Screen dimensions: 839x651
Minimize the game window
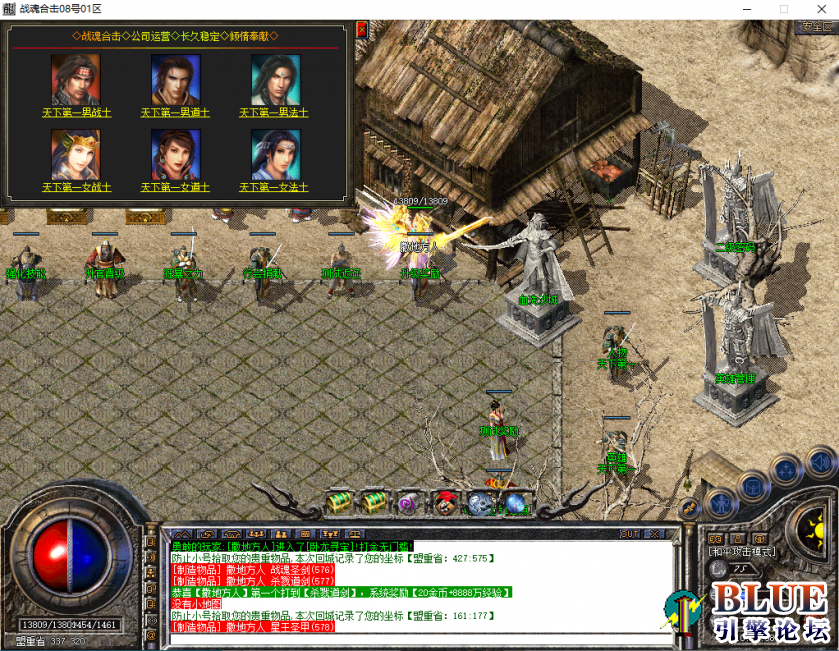[x=745, y=8]
